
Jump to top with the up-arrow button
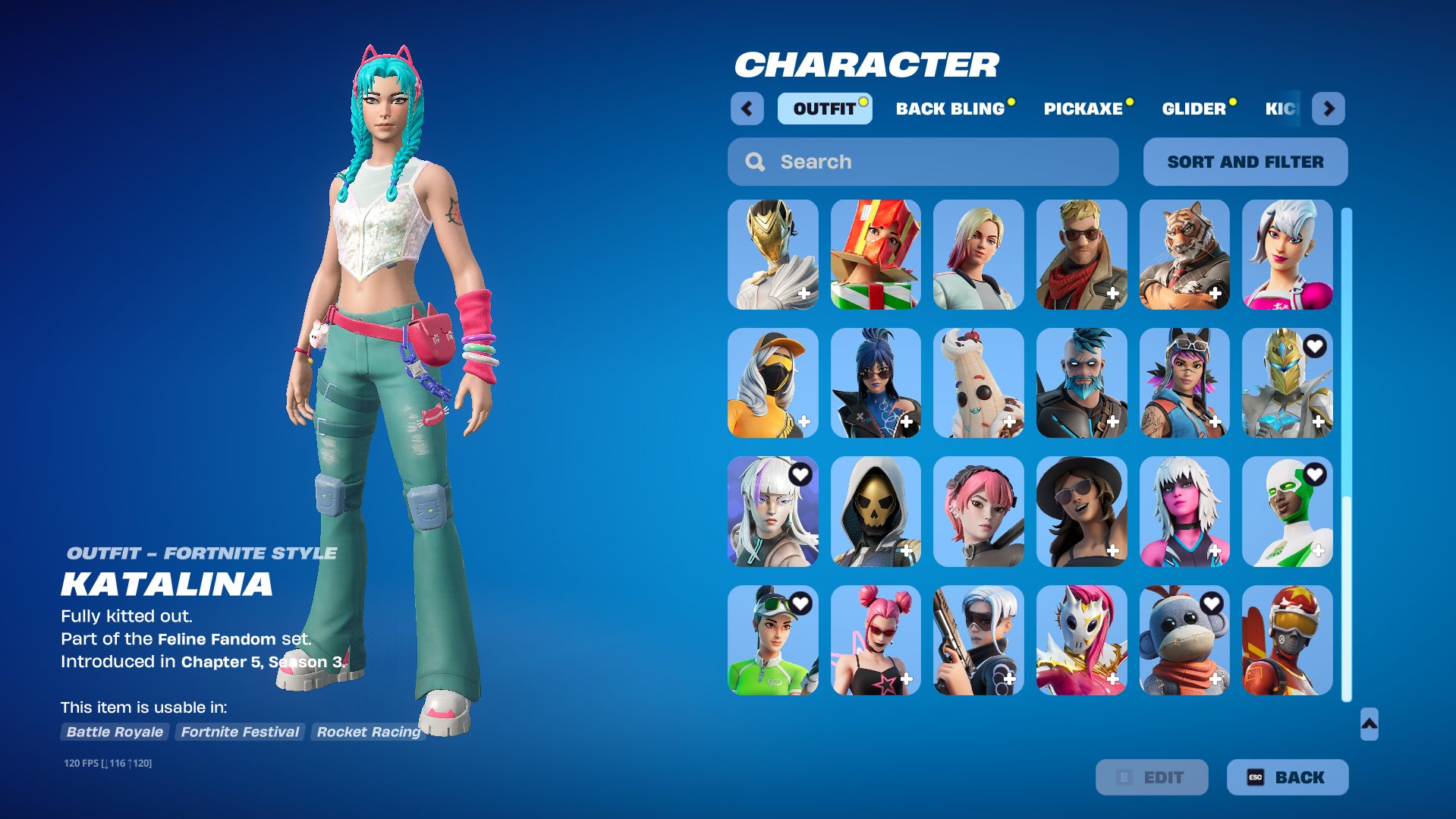(x=1369, y=724)
